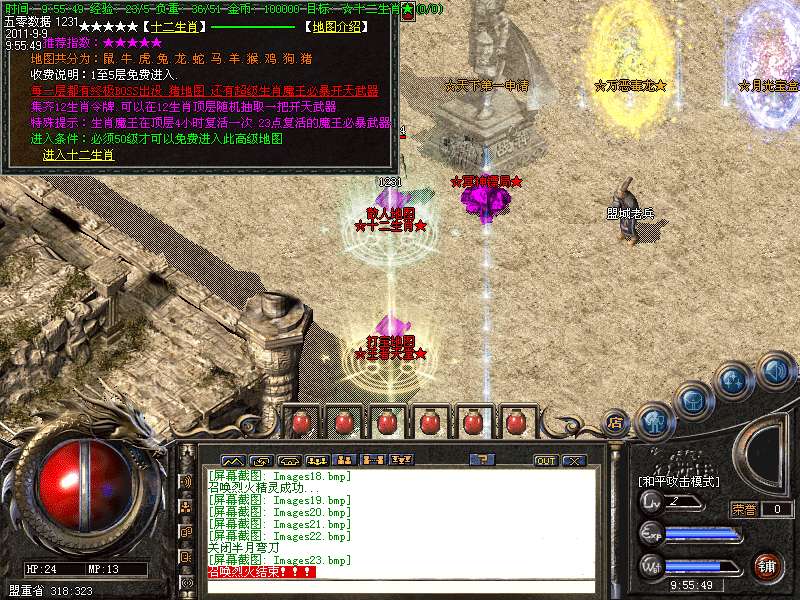Open the question mark help button
The height and width of the screenshot is (600, 800).
click(482, 460)
